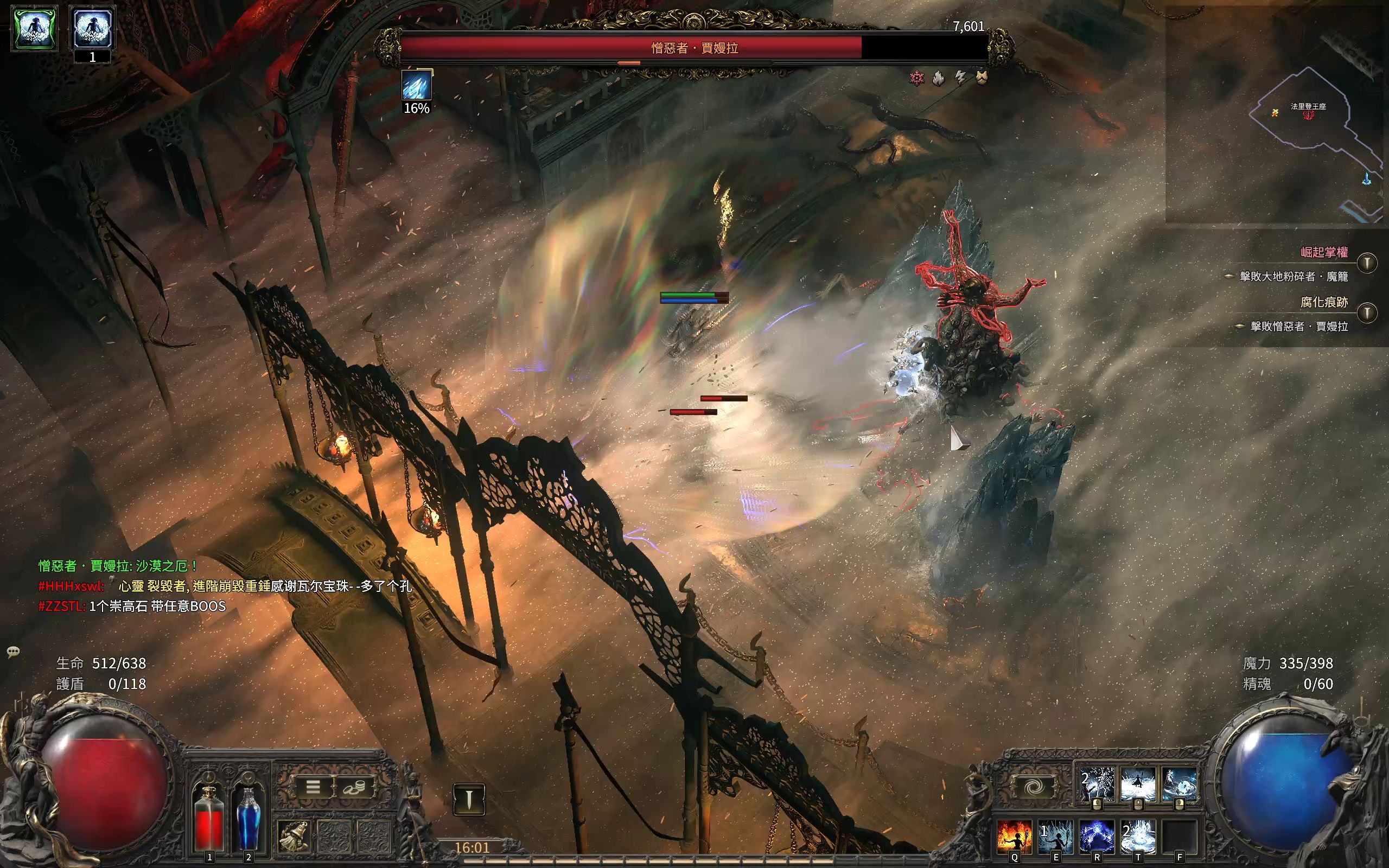The width and height of the screenshot is (1389, 868).
Task: Toggle the 崛起掌權 quest tracker button
Action: [1367, 264]
